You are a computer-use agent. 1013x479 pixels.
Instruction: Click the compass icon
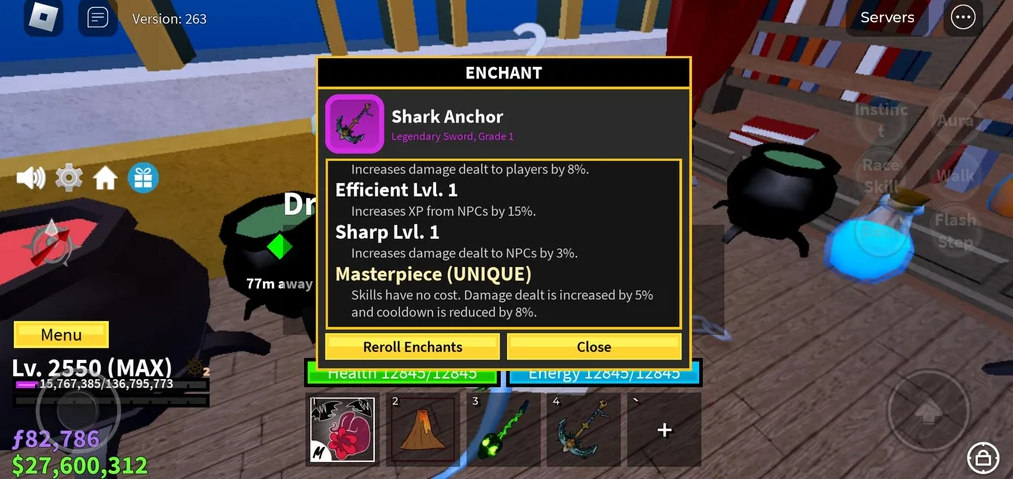tap(48, 243)
